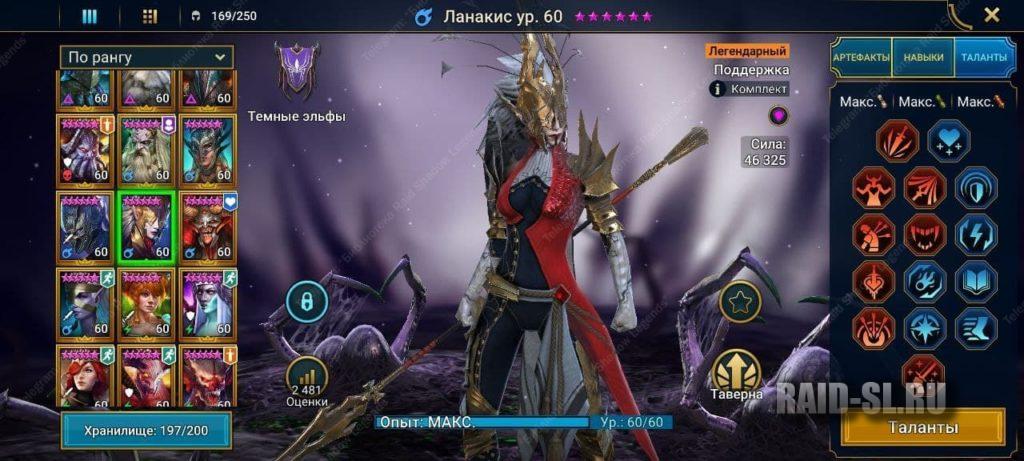
Task: View the Комплект set info
Action: click(x=750, y=89)
